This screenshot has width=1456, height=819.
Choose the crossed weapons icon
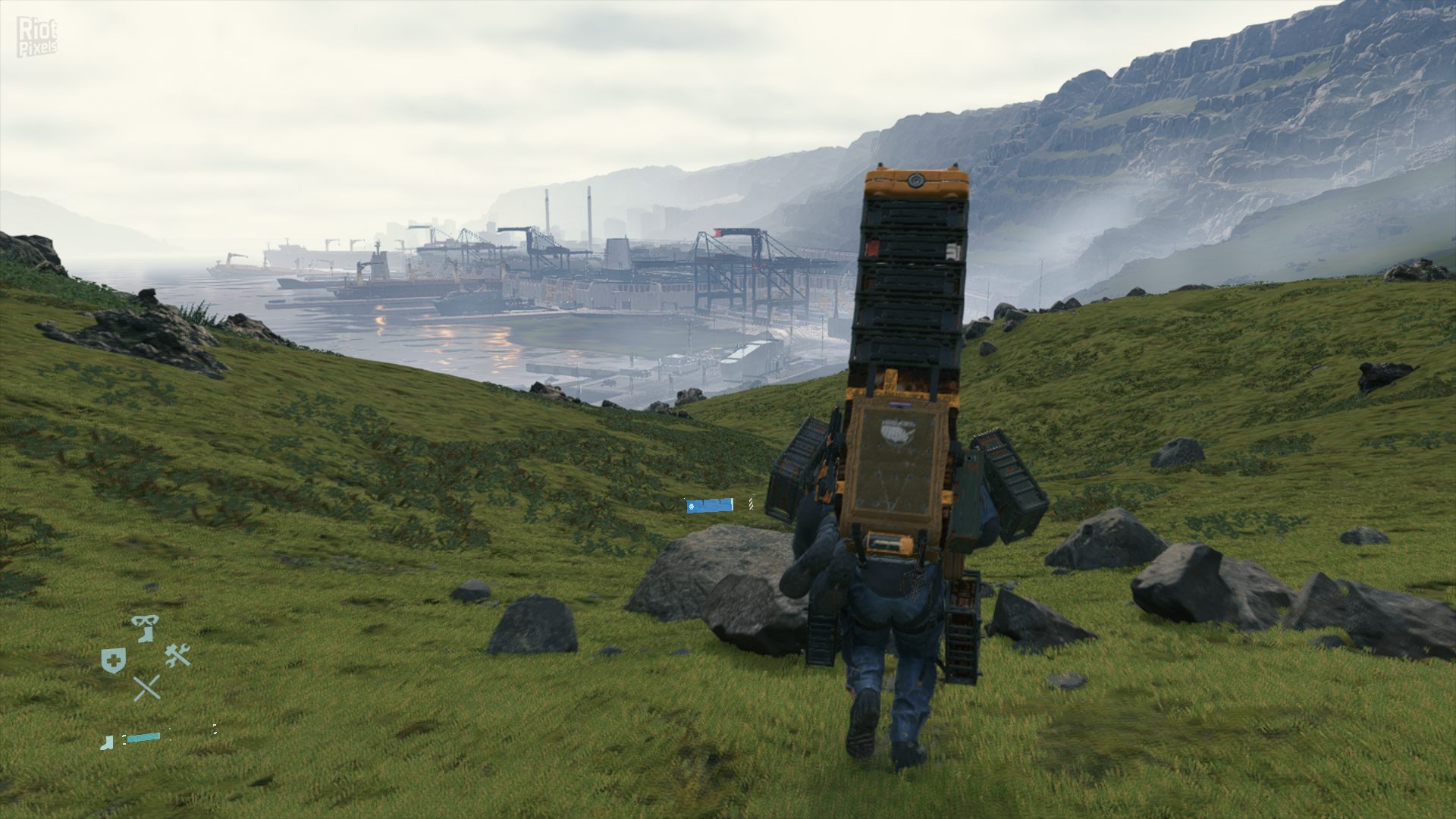tap(146, 688)
